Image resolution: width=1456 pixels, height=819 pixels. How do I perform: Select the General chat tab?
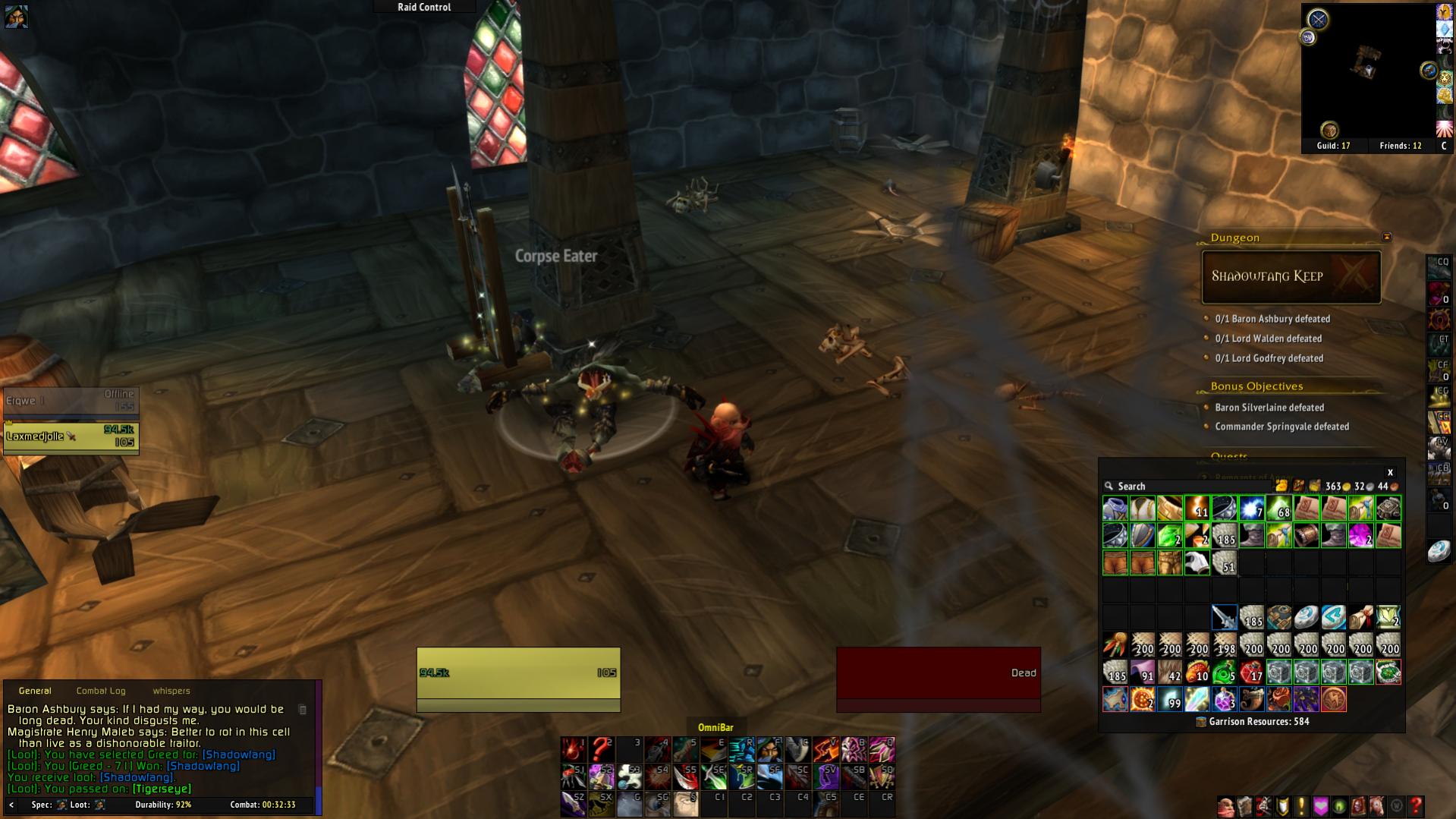tap(35, 691)
